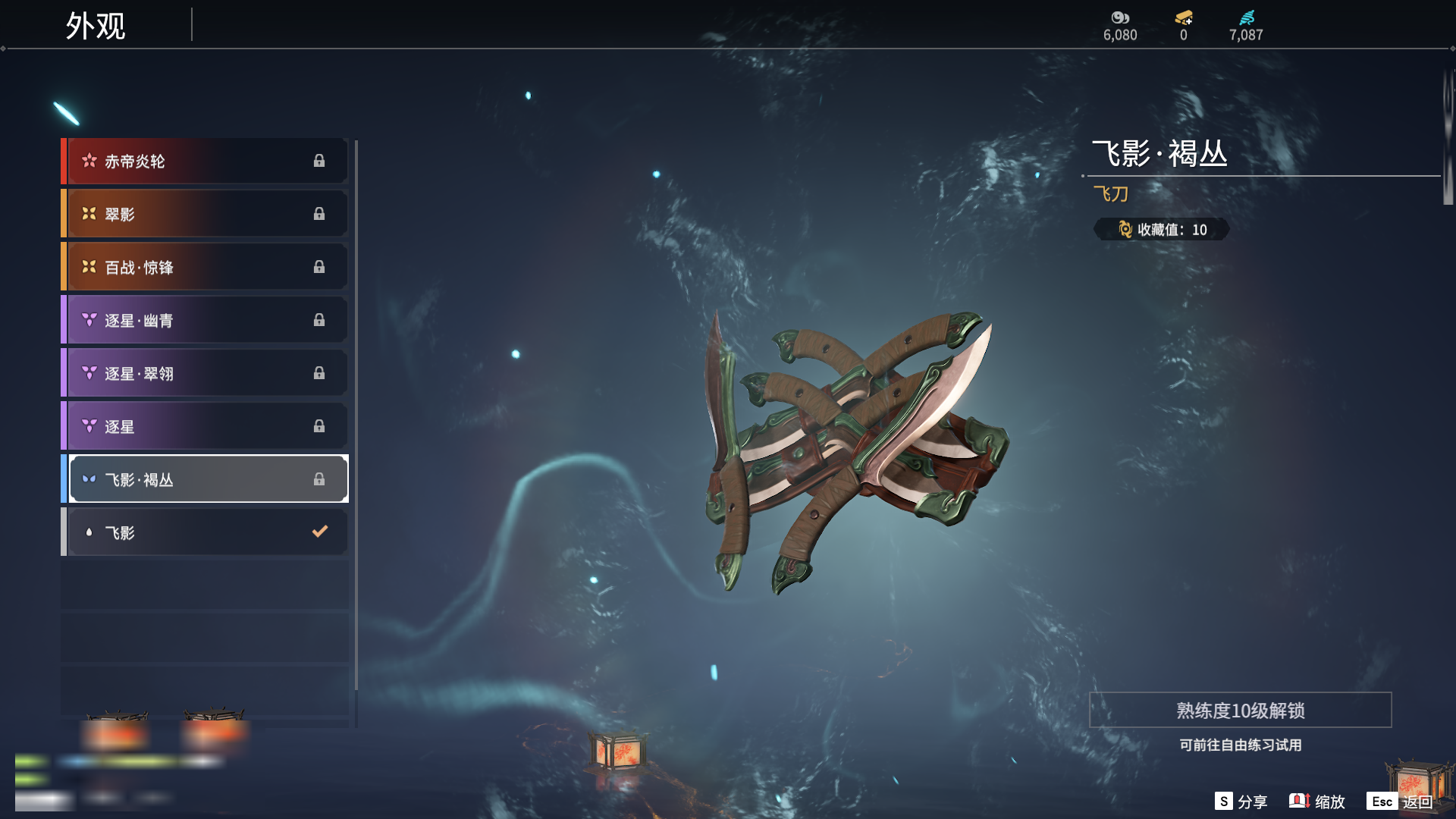Image resolution: width=1456 pixels, height=819 pixels.
Task: Select the 百战·惊锋 skin
Action: coord(205,267)
